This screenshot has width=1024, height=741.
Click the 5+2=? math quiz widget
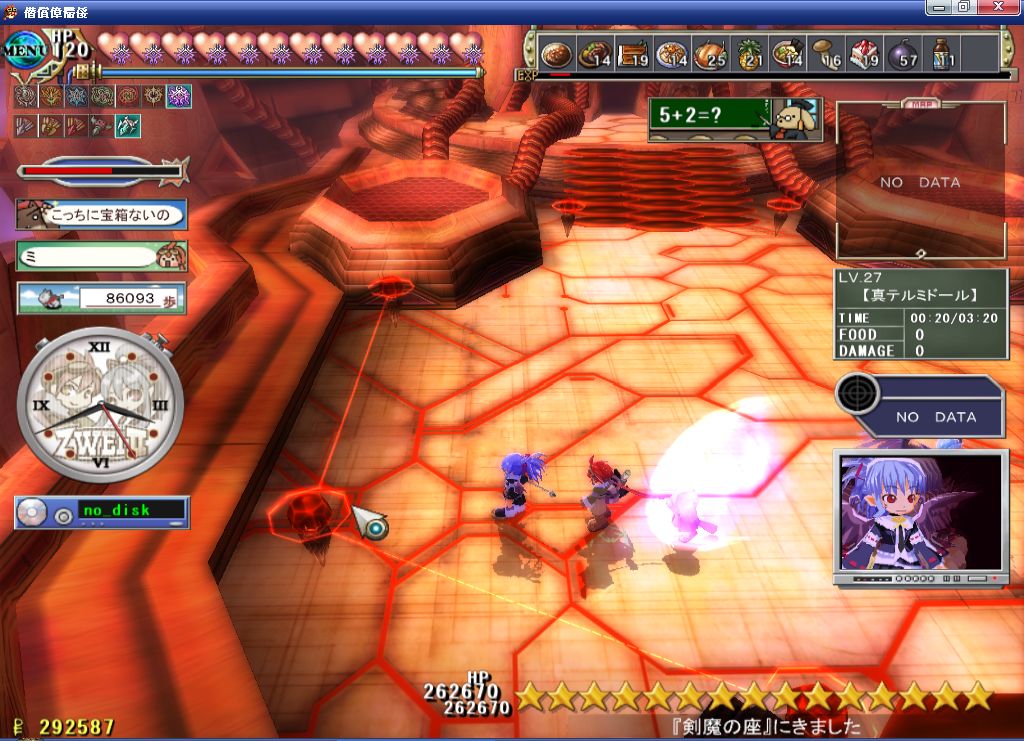click(735, 119)
